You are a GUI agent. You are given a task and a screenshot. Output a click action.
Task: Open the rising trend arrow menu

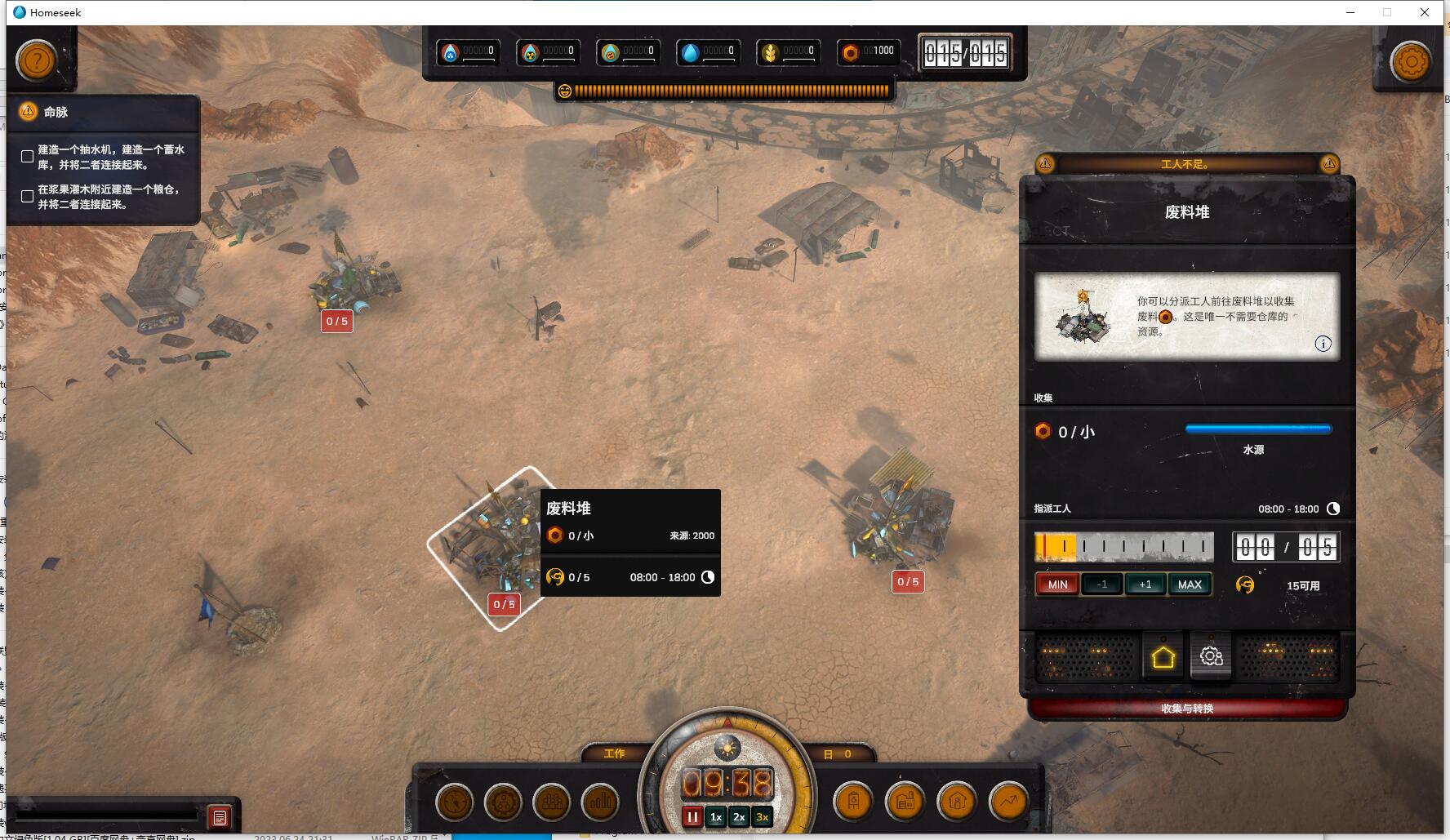[1008, 802]
